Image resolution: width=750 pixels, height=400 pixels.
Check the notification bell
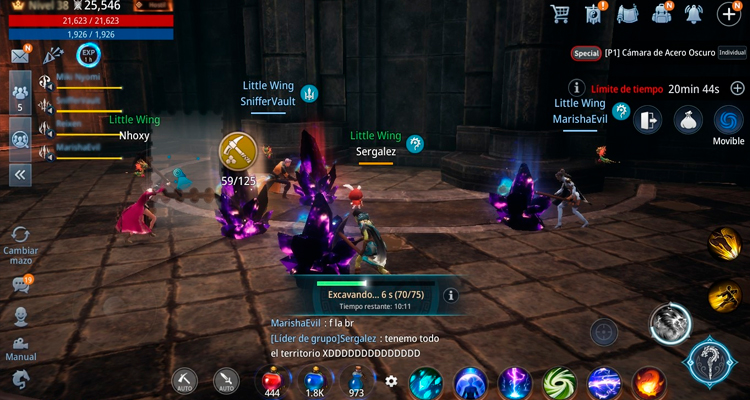693,13
